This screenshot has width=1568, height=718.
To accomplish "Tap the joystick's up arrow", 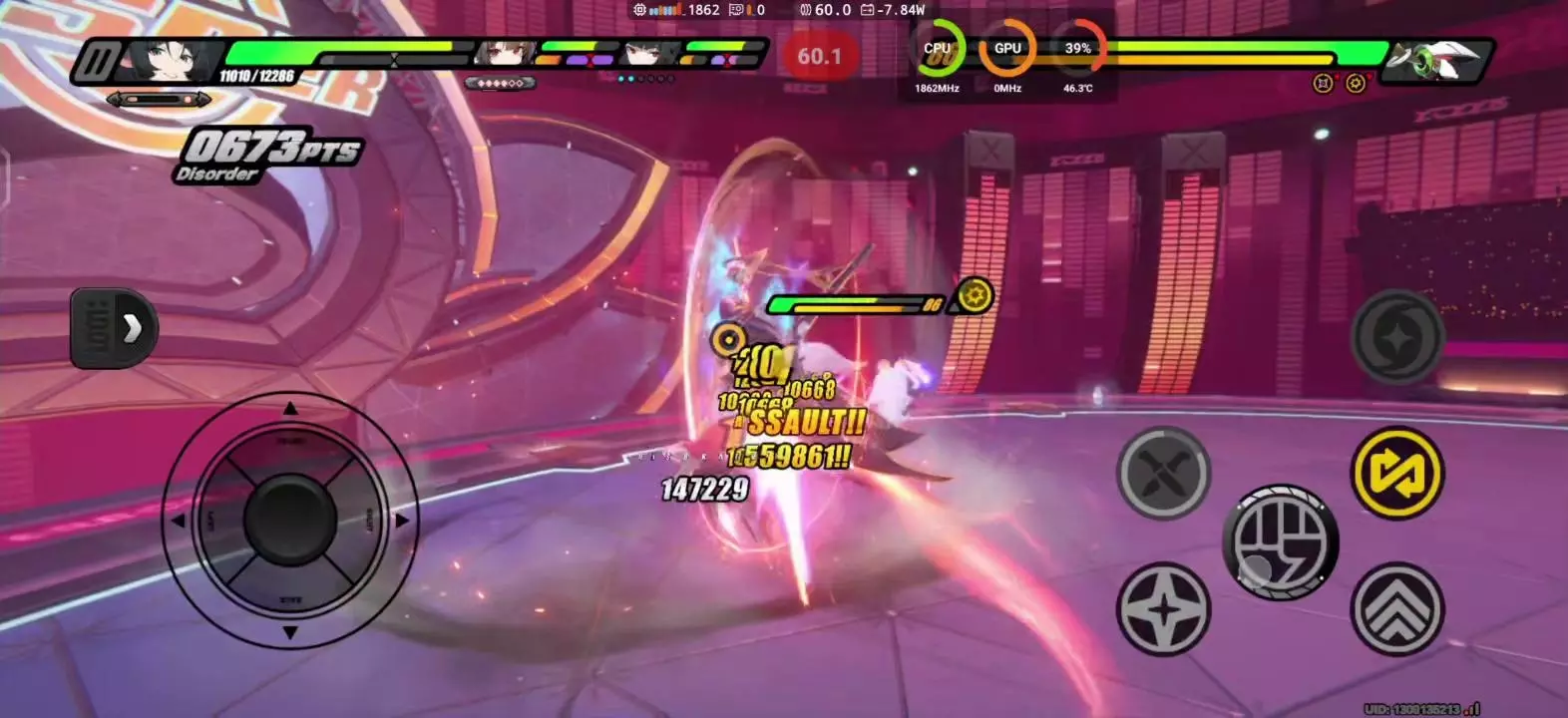I will [x=290, y=408].
